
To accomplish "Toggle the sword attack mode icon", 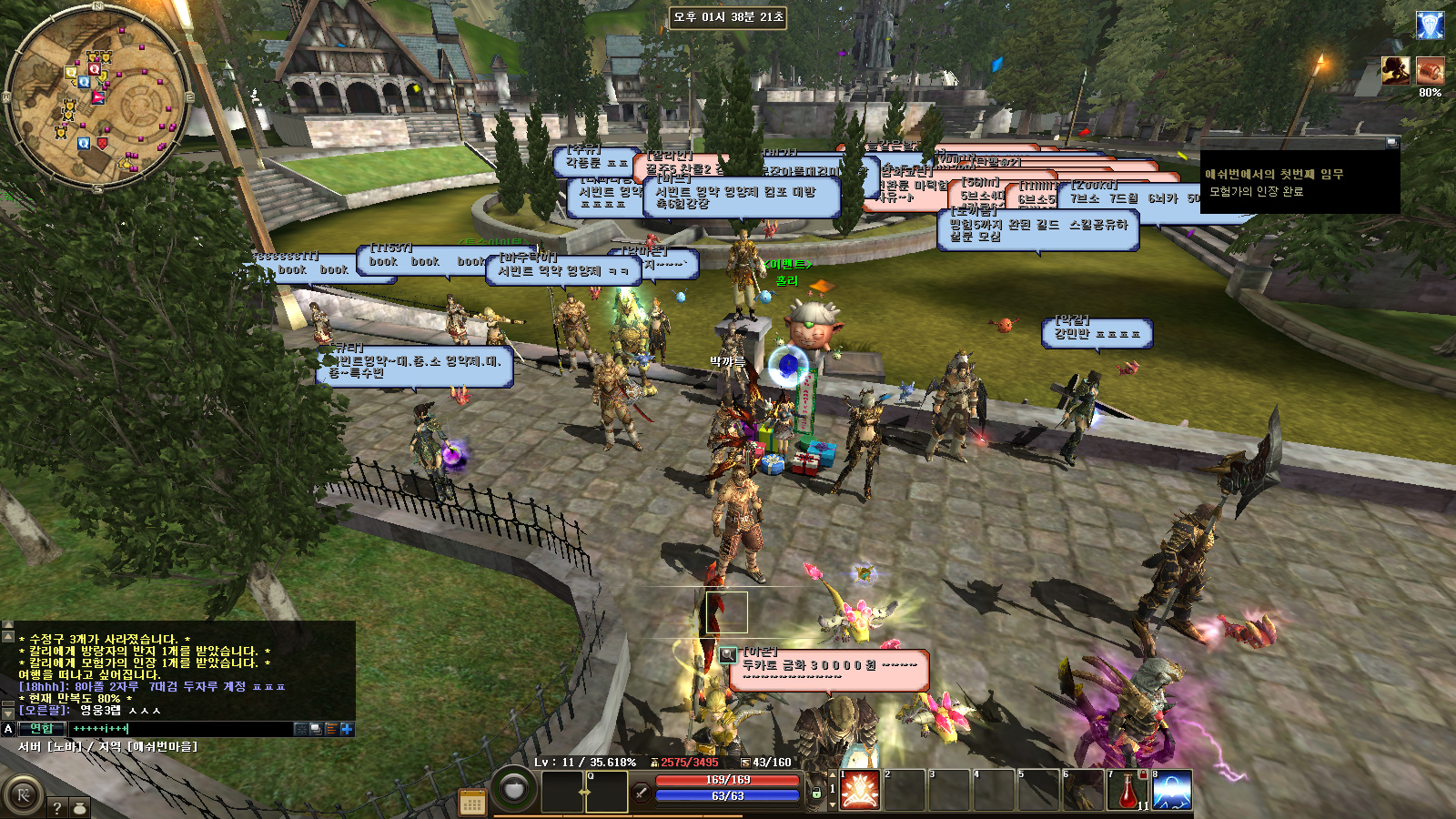I will (642, 793).
